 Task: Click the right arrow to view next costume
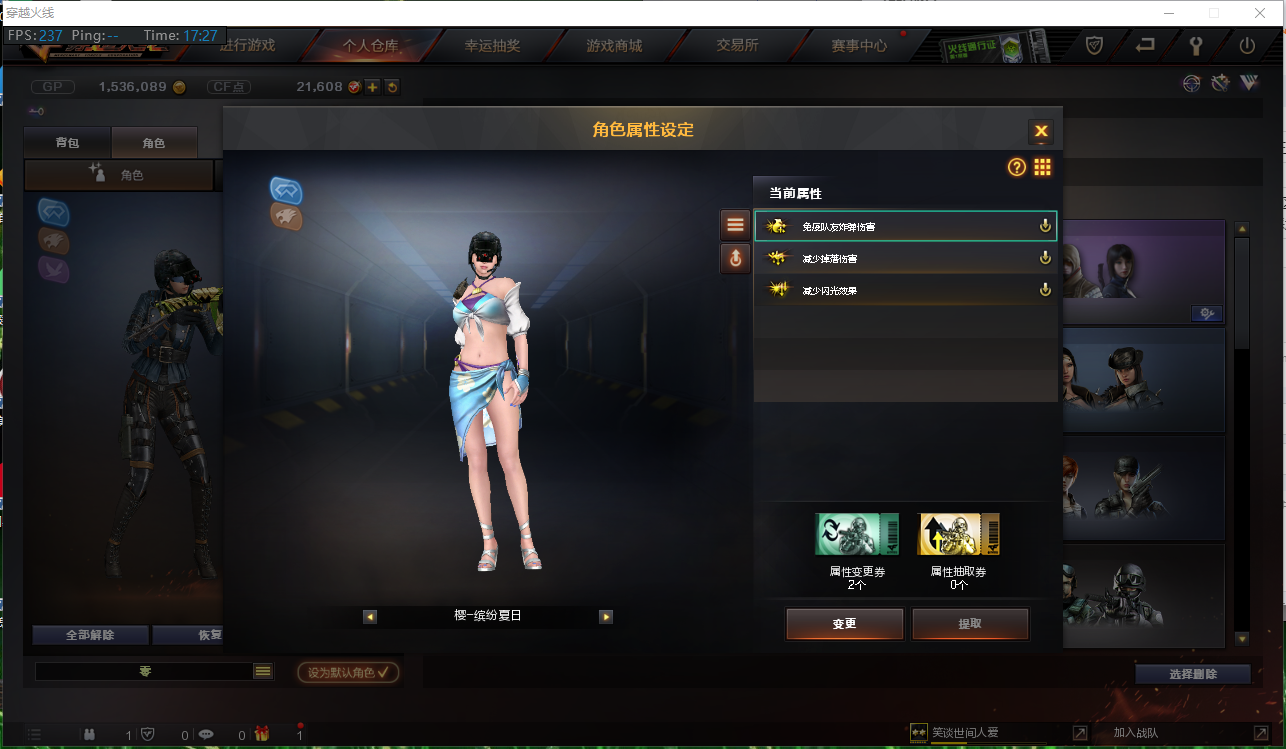click(x=605, y=616)
